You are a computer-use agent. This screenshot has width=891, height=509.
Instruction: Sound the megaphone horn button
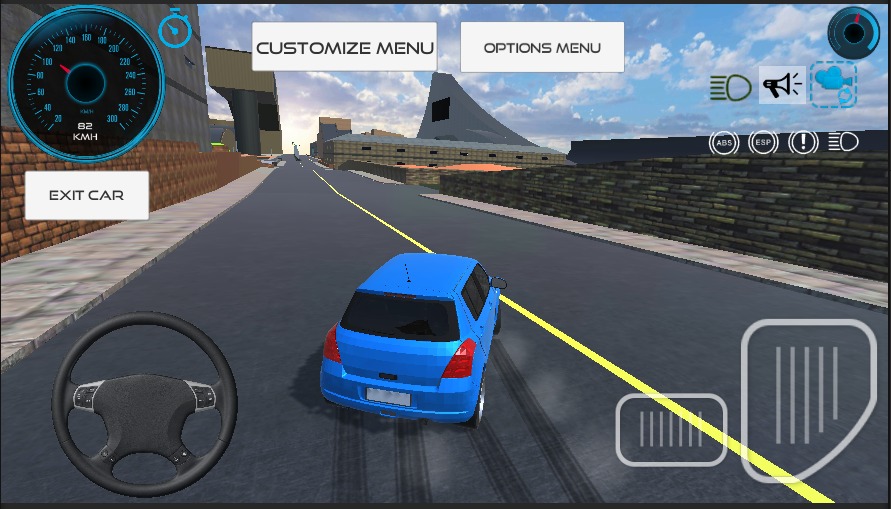coord(782,85)
